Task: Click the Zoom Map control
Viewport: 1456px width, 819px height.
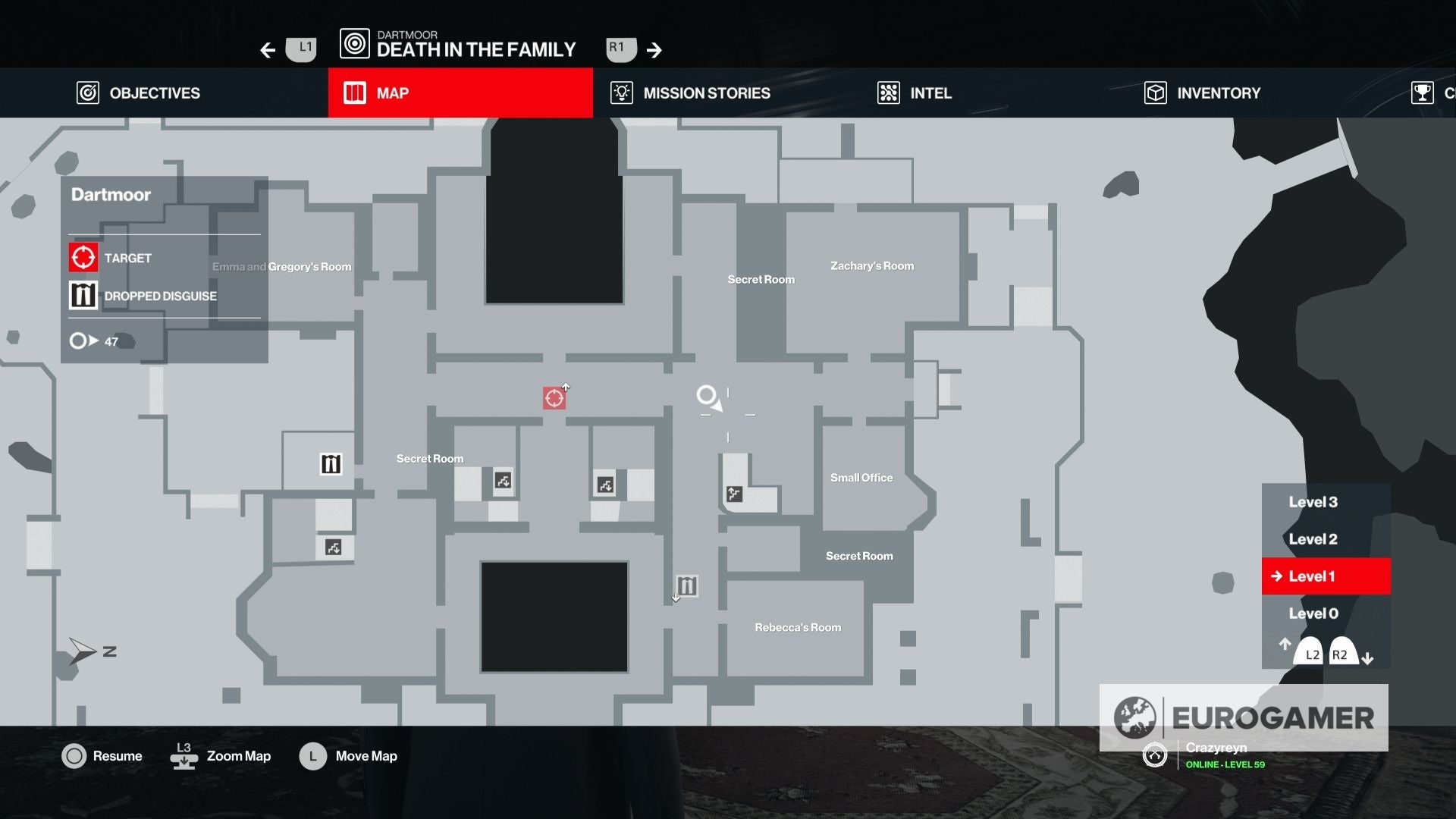Action: pos(220,755)
